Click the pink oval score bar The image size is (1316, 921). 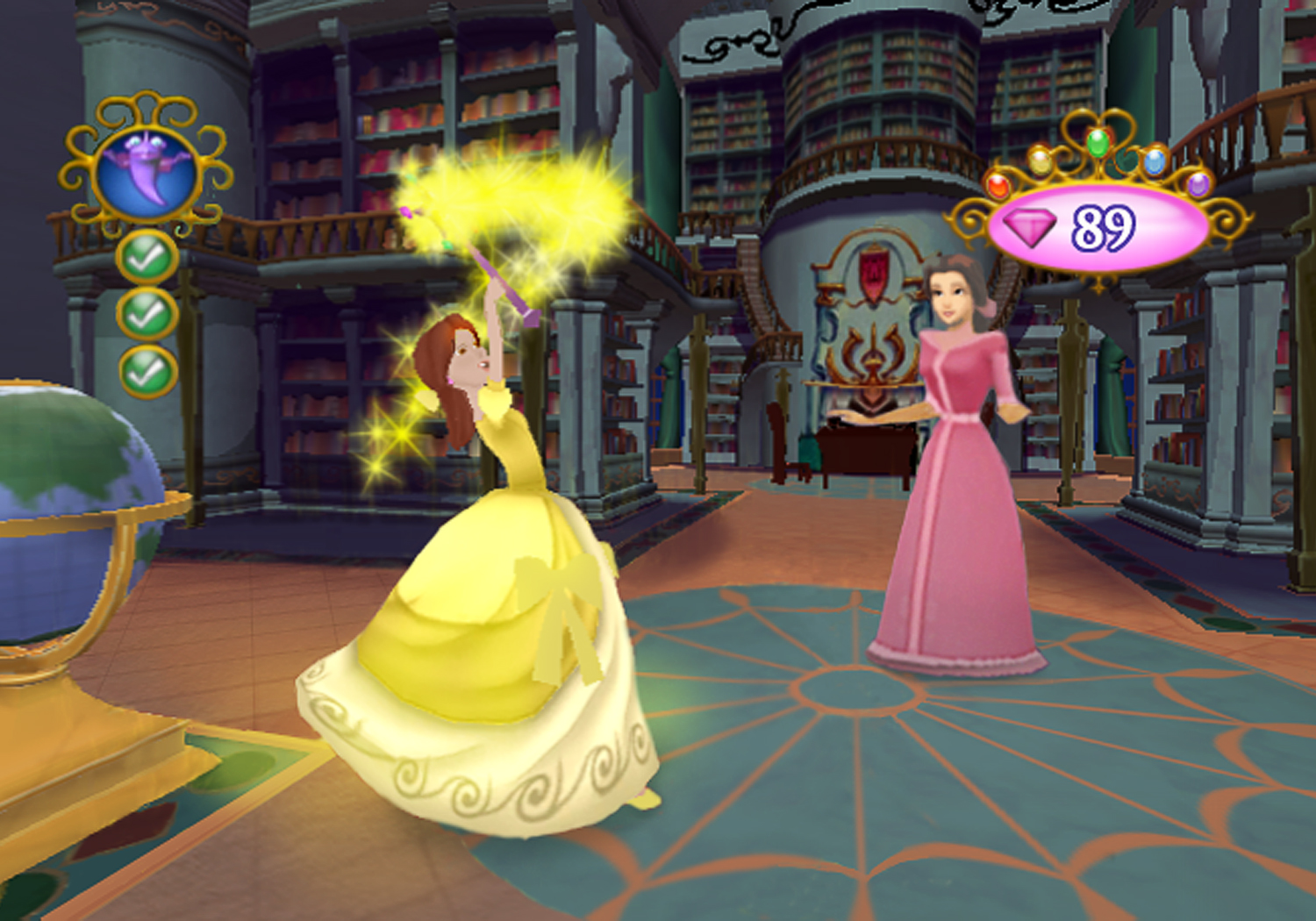click(x=1096, y=226)
